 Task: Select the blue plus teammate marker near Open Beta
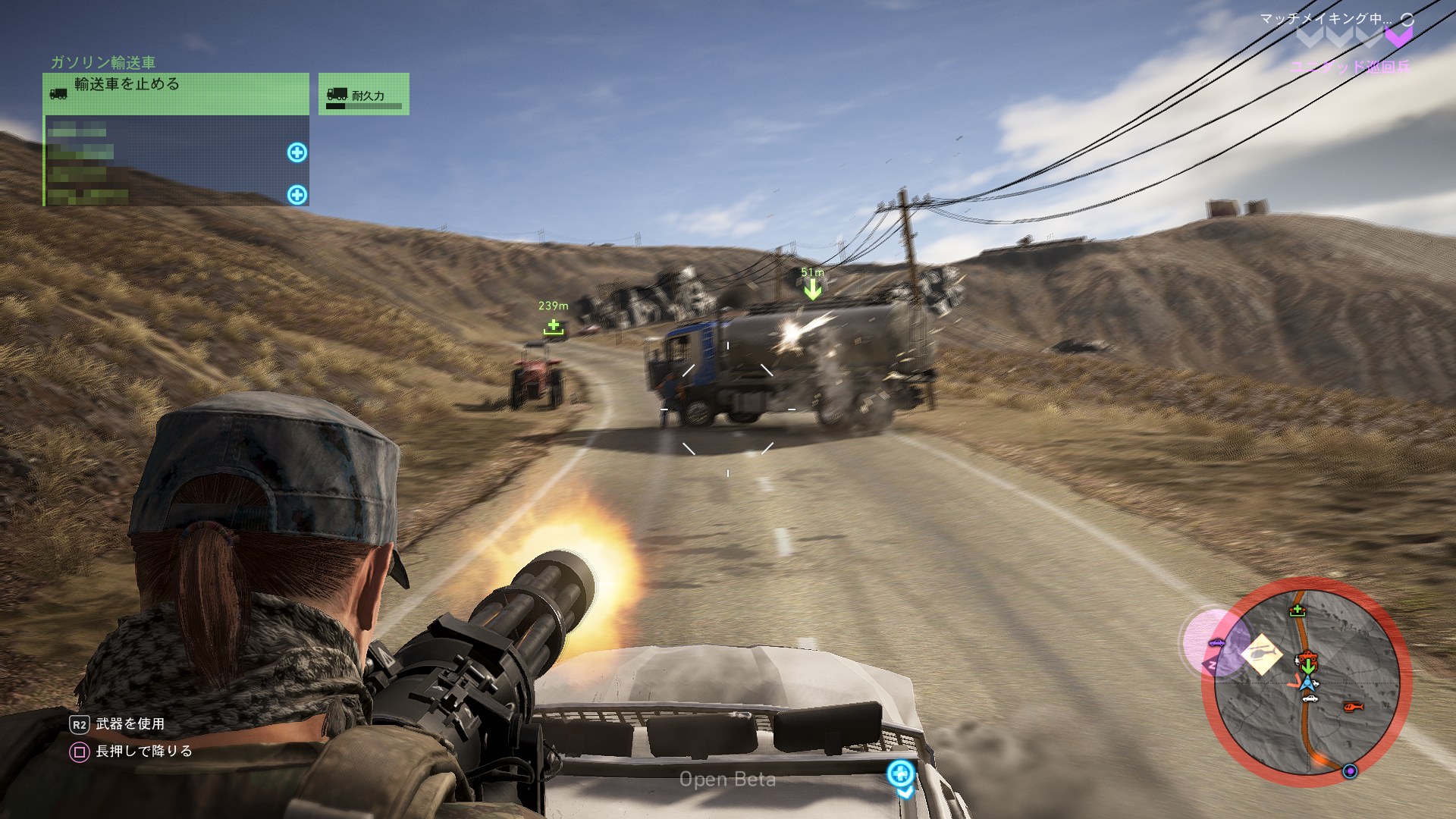900,773
